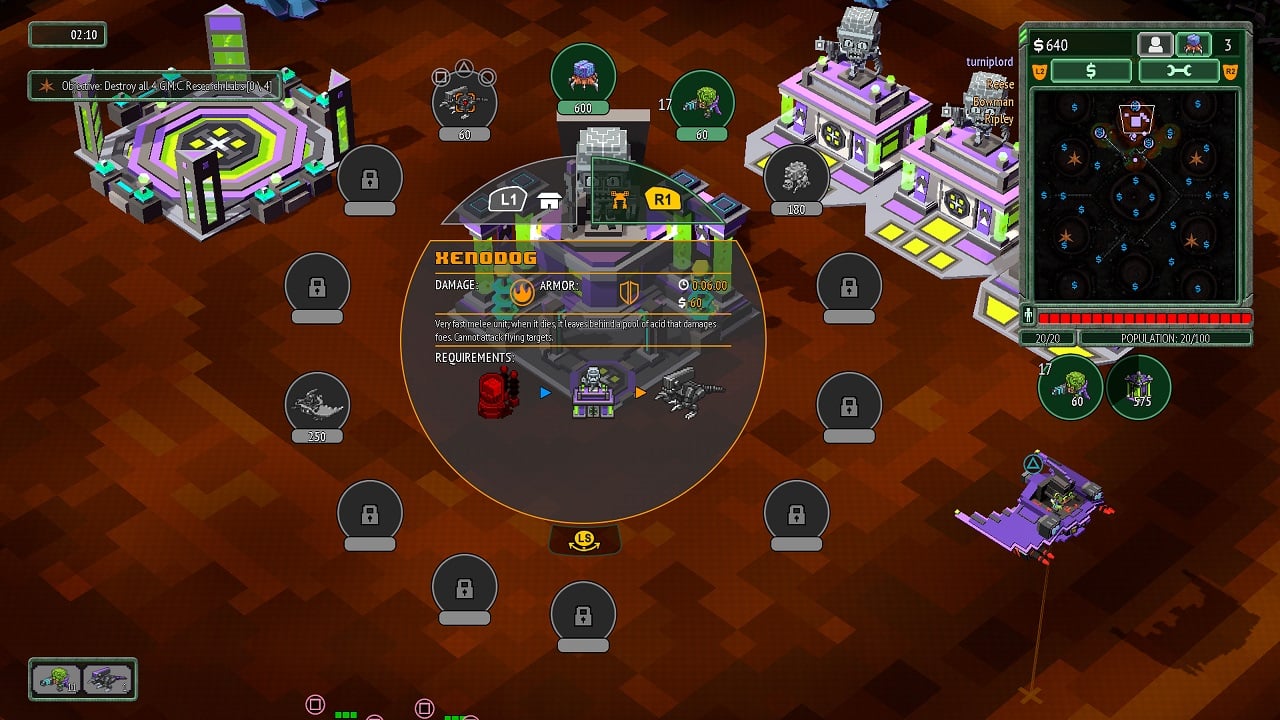
Task: Switch to the orange units tab
Action: [619, 200]
